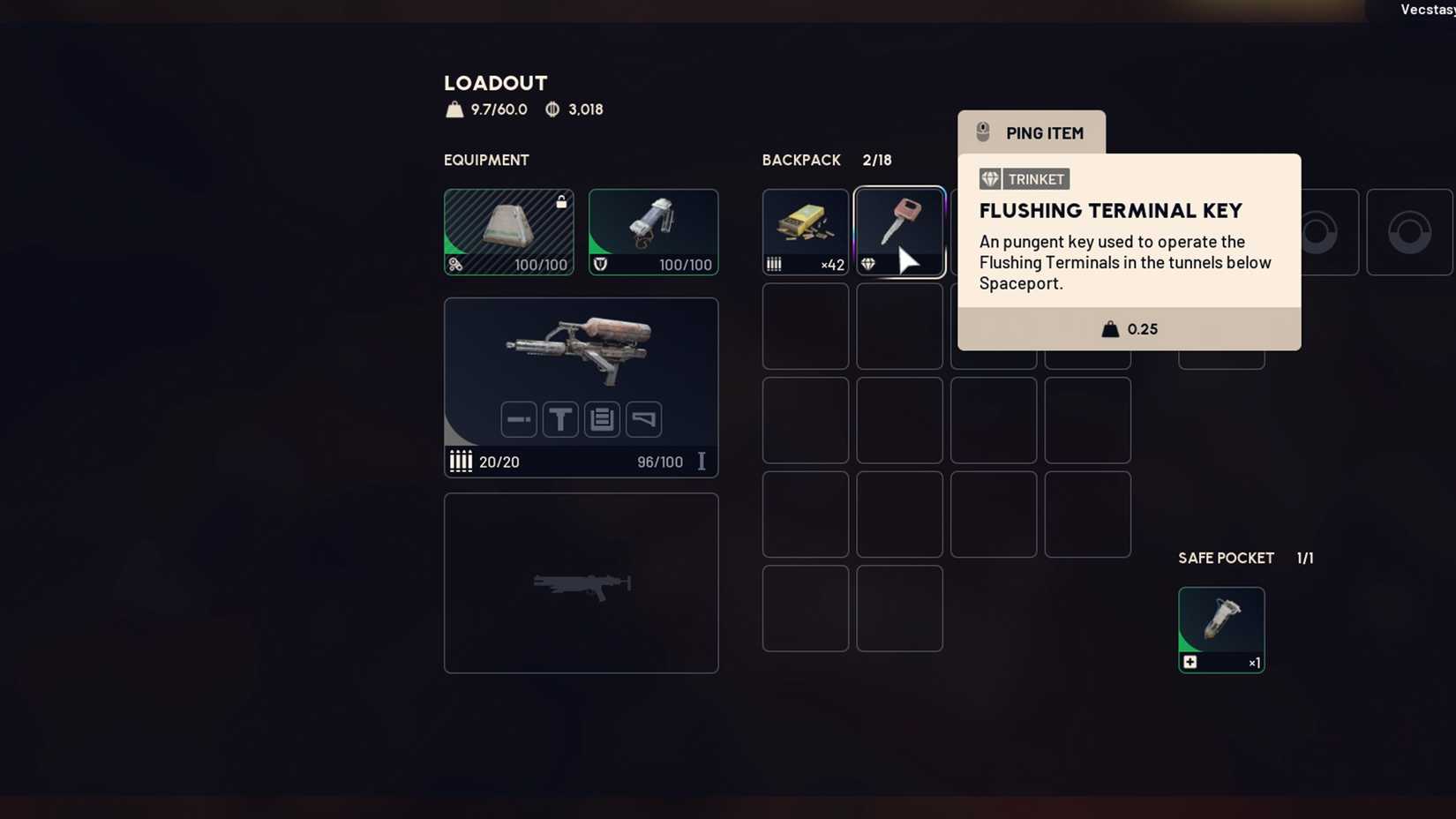Viewport: 1456px width, 819px height.
Task: Select the muzzle attachment slot on the weapon
Action: 519,419
